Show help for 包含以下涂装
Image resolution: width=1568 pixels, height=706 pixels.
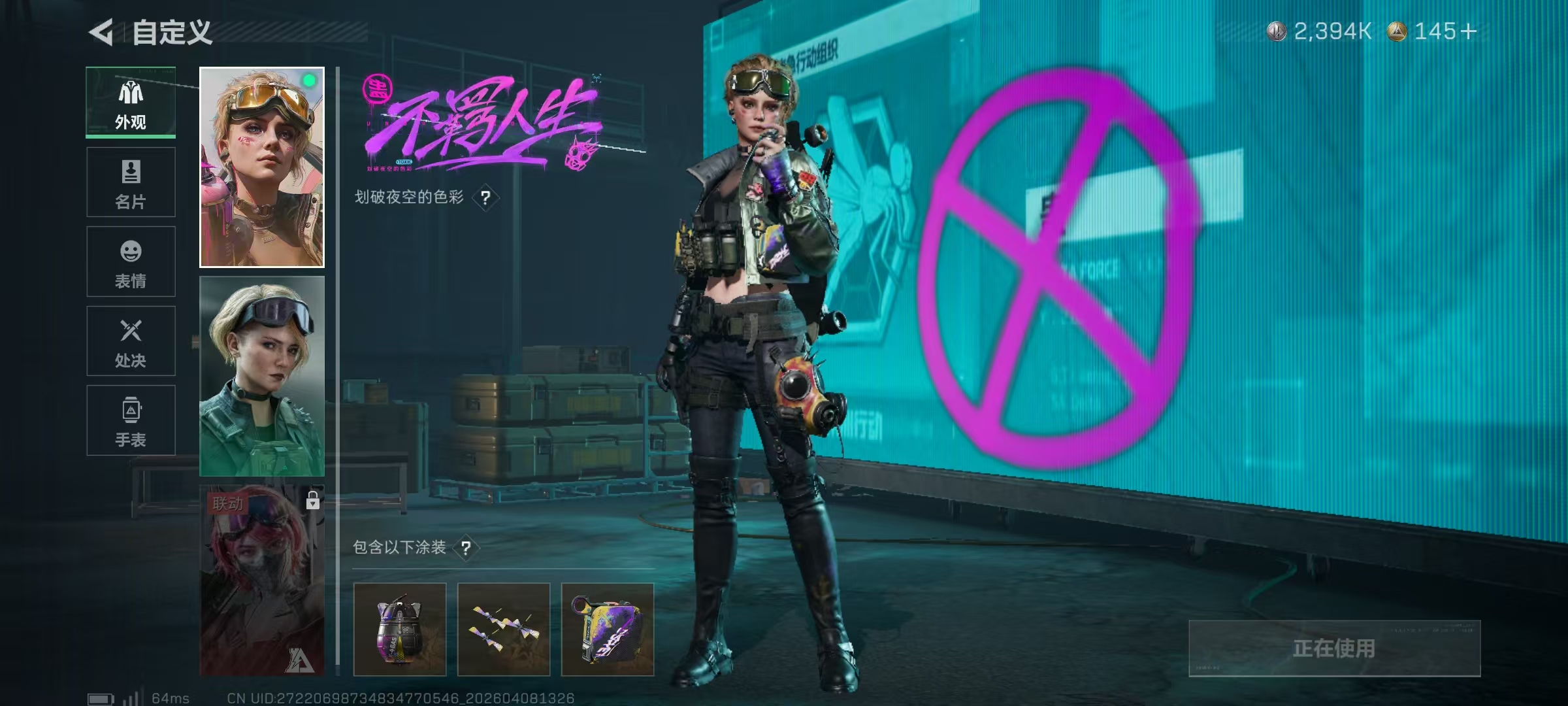[x=466, y=548]
